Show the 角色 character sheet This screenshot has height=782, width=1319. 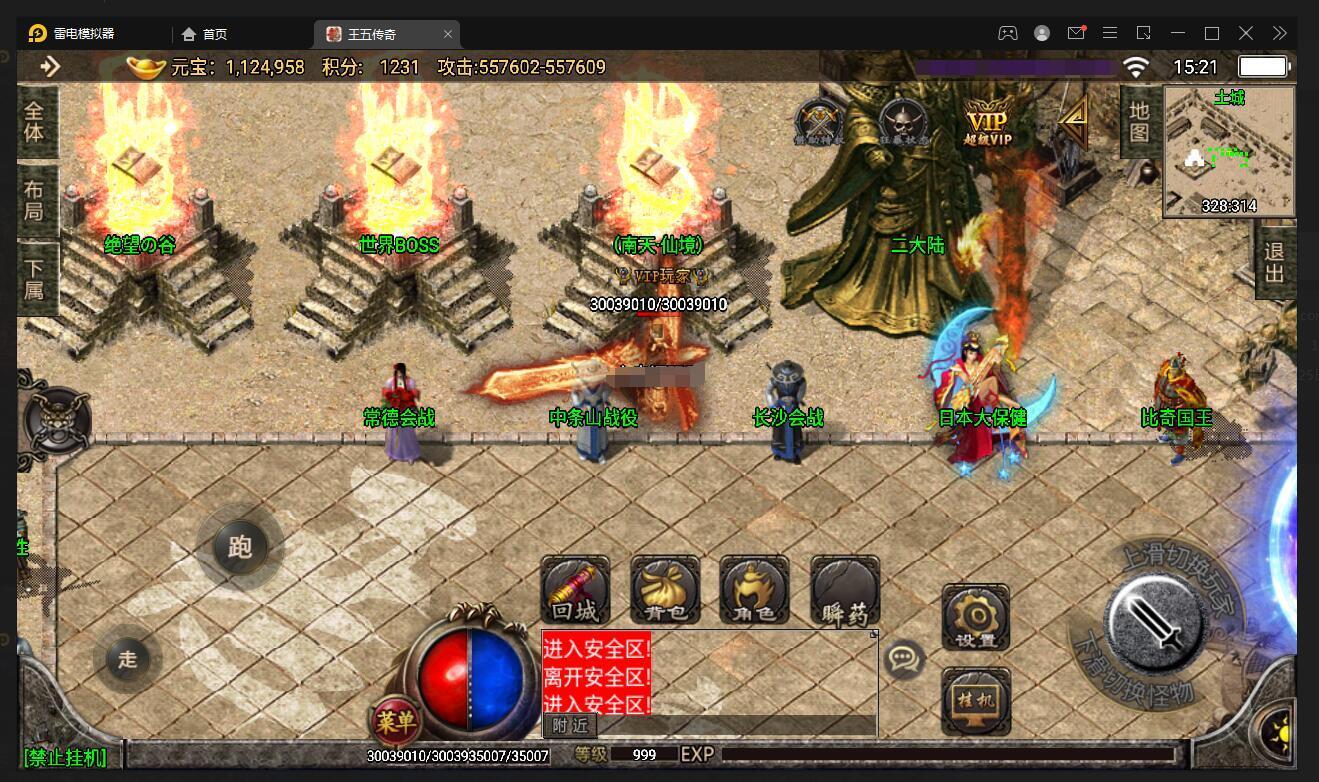pos(754,590)
